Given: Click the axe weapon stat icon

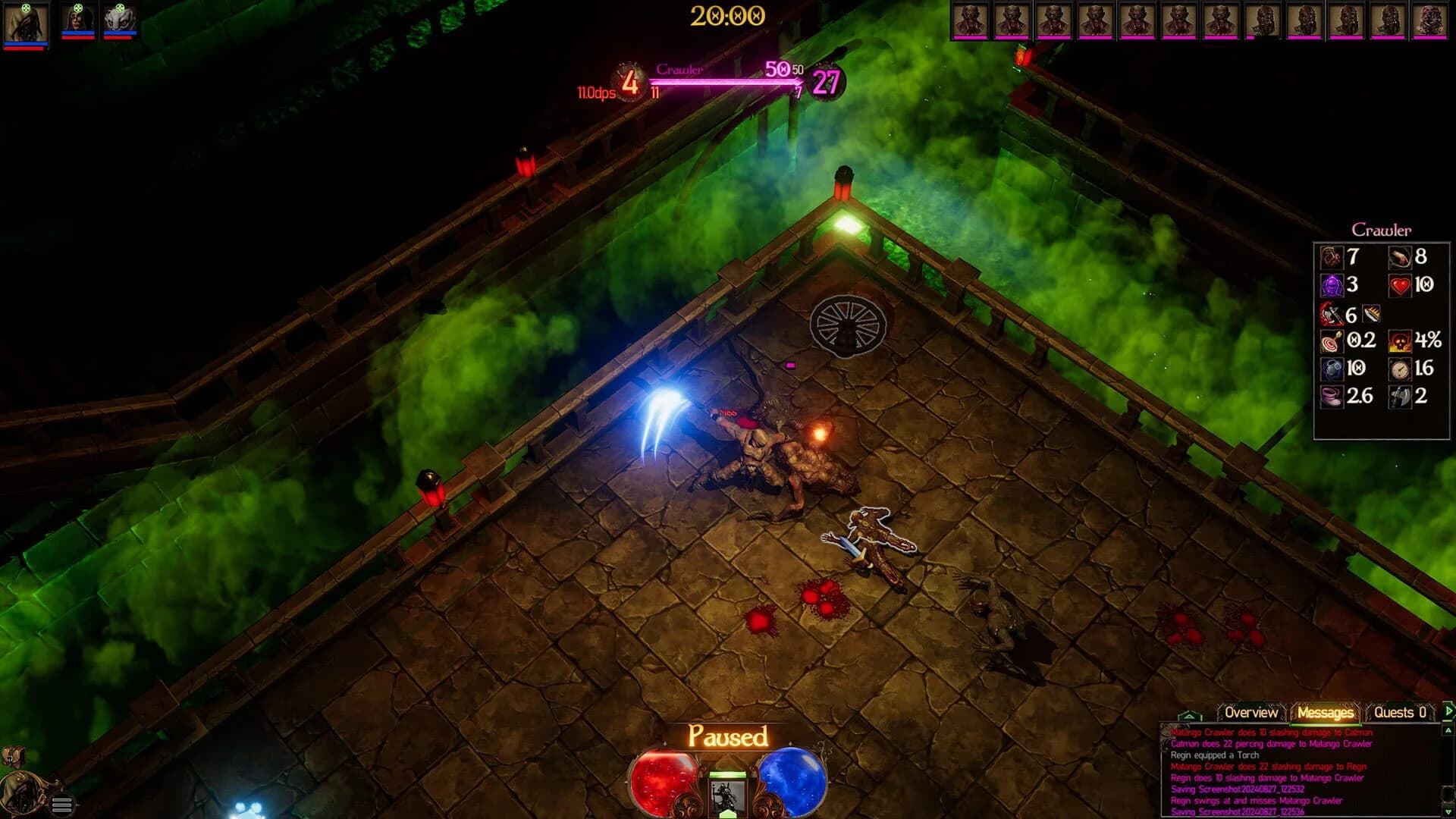Looking at the screenshot, I should (1401, 397).
